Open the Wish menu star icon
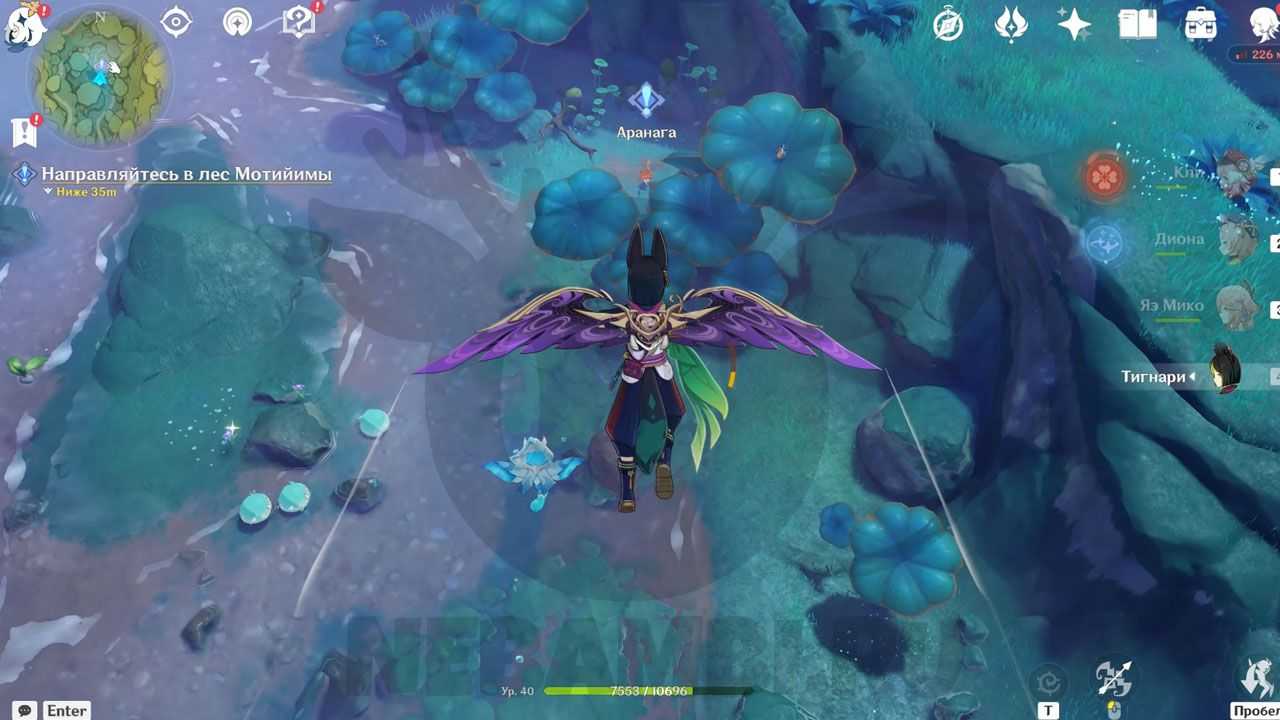This screenshot has width=1280, height=720. click(1074, 24)
